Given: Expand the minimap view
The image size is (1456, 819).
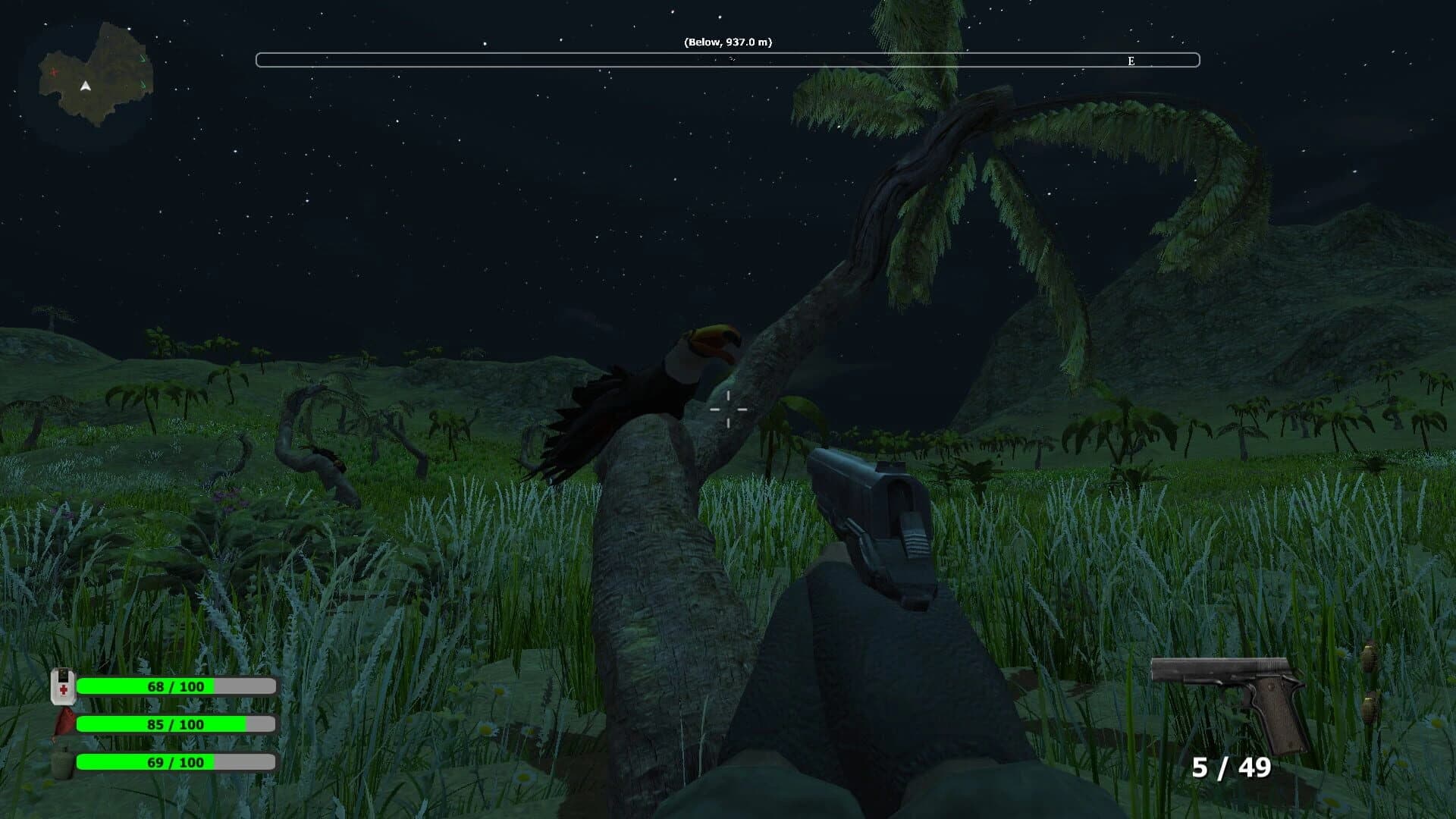Looking at the screenshot, I should 91,72.
